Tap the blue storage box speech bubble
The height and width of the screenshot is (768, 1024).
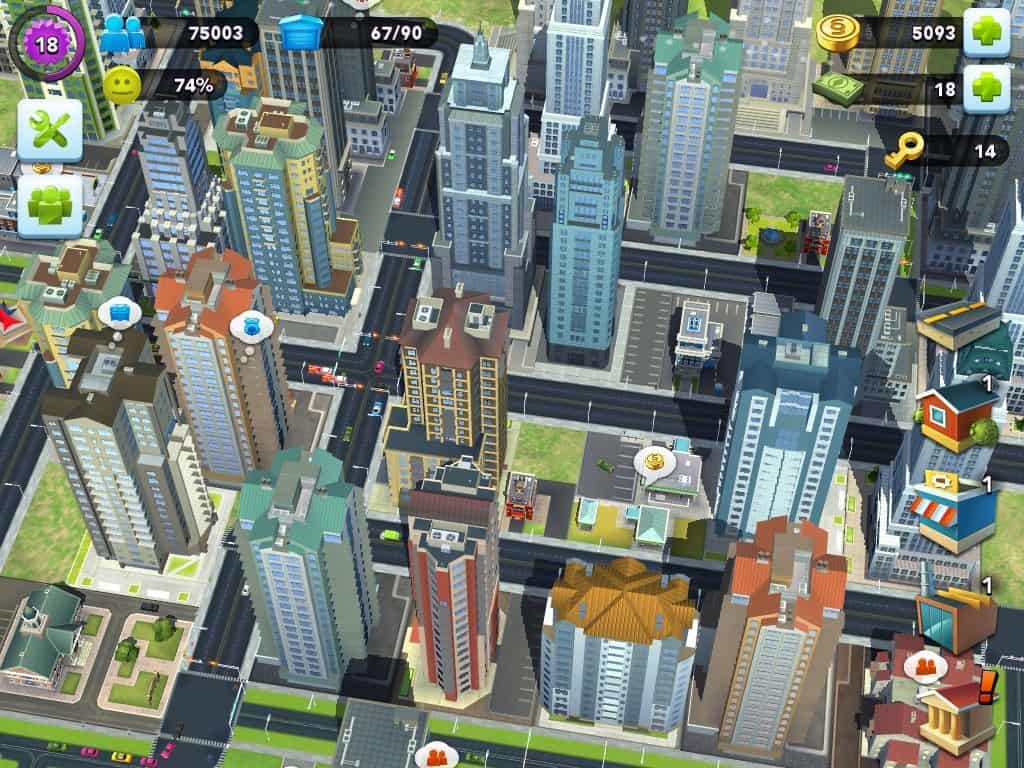(120, 312)
